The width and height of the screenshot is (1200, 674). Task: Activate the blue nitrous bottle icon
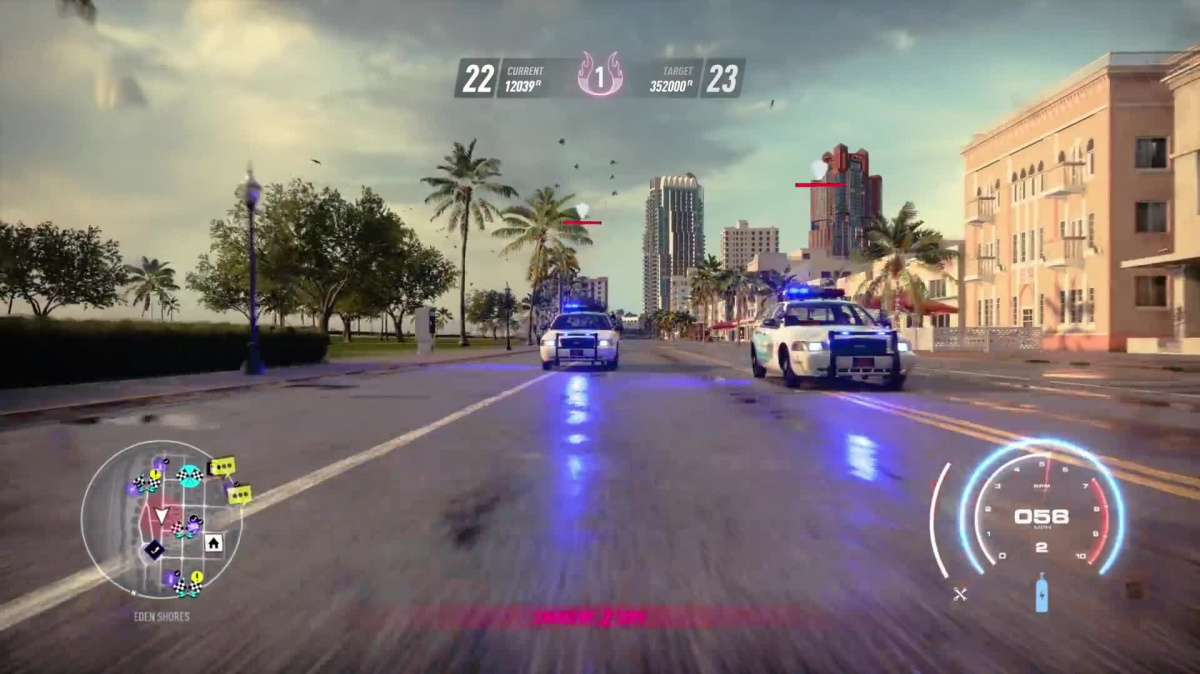point(1041,593)
